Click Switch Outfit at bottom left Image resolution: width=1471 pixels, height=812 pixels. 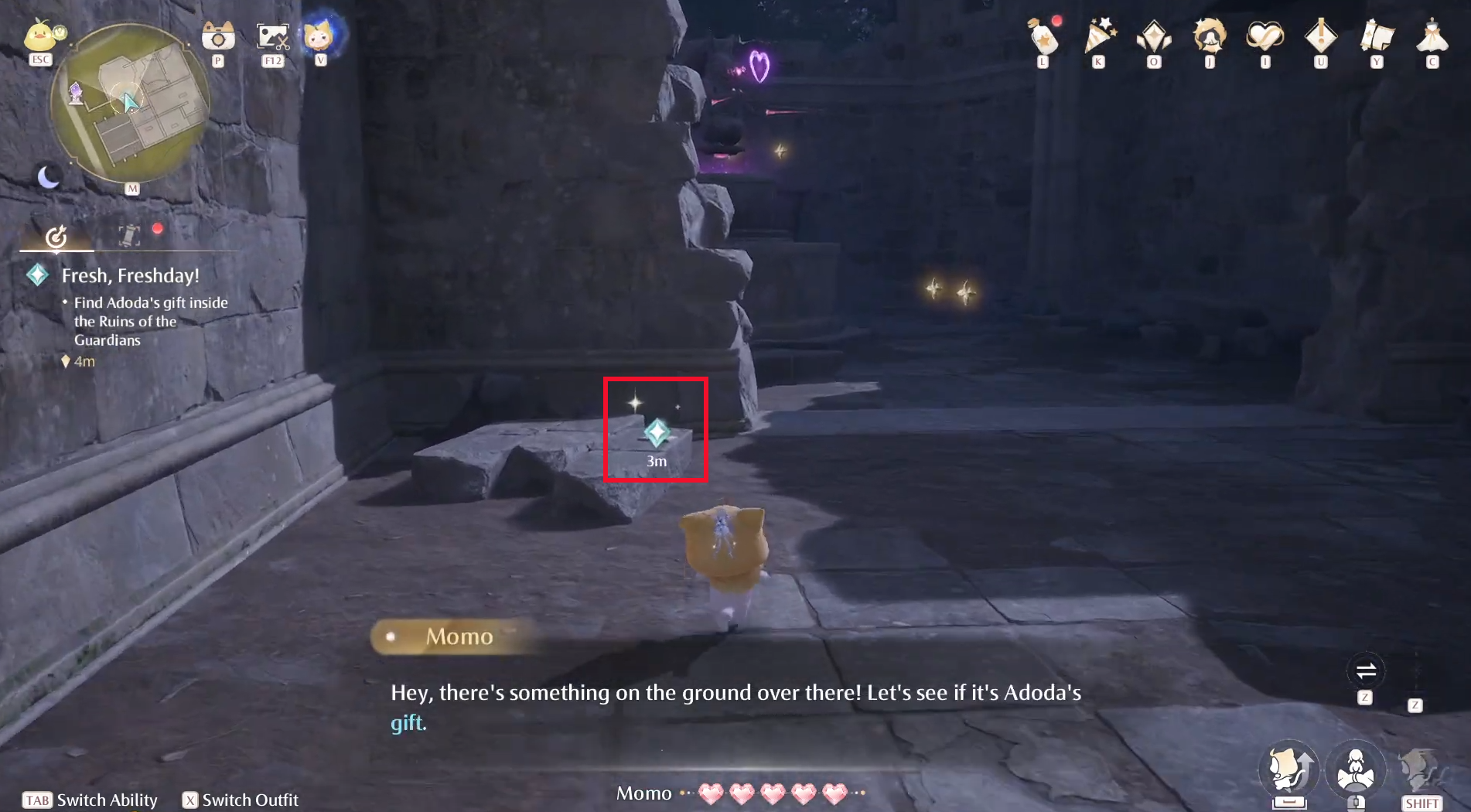click(240, 800)
